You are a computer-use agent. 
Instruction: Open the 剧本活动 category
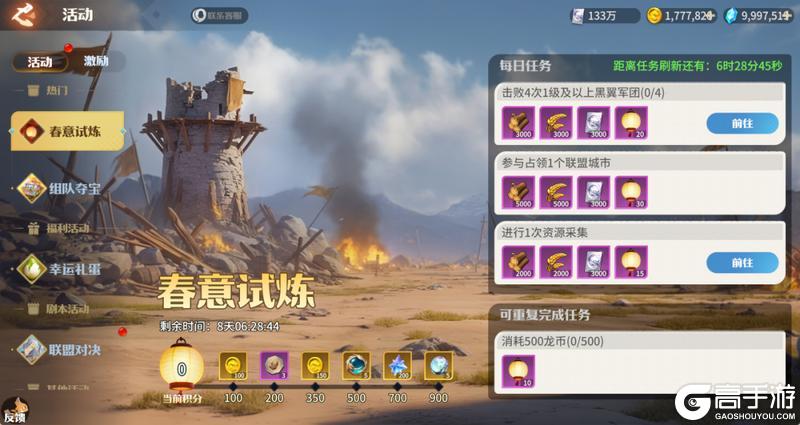66,308
